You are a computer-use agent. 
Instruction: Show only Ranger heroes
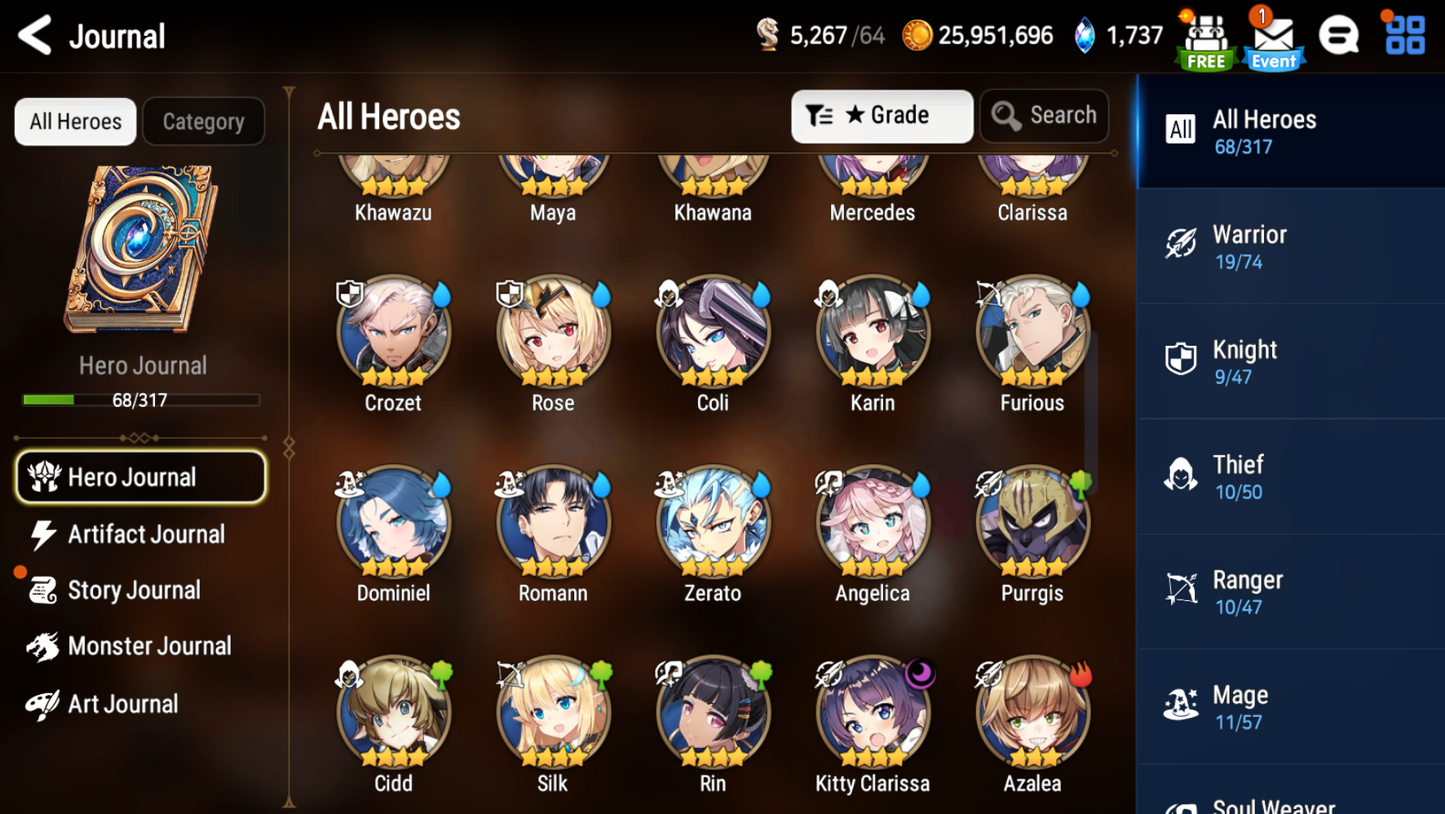tap(1290, 591)
